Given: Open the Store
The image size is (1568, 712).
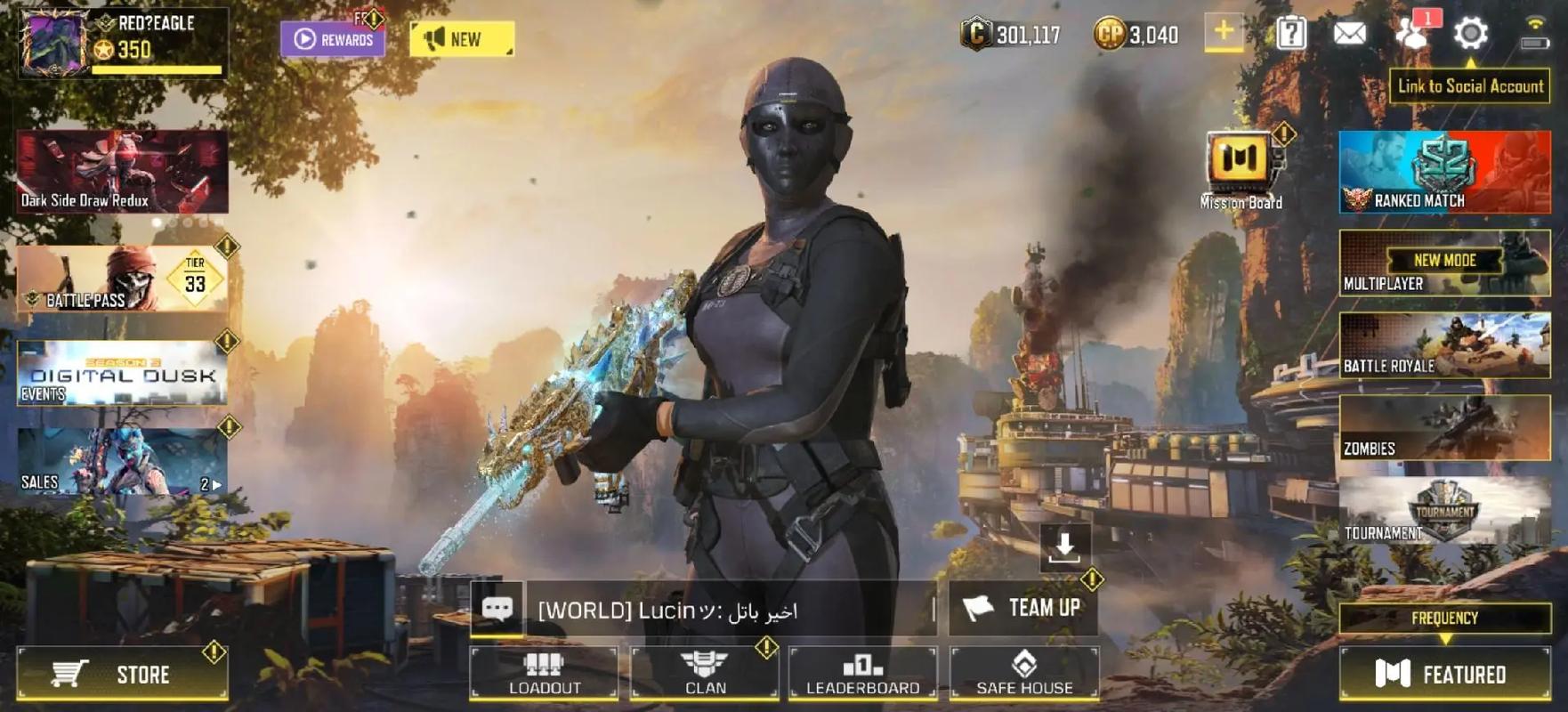Looking at the screenshot, I should click(123, 674).
